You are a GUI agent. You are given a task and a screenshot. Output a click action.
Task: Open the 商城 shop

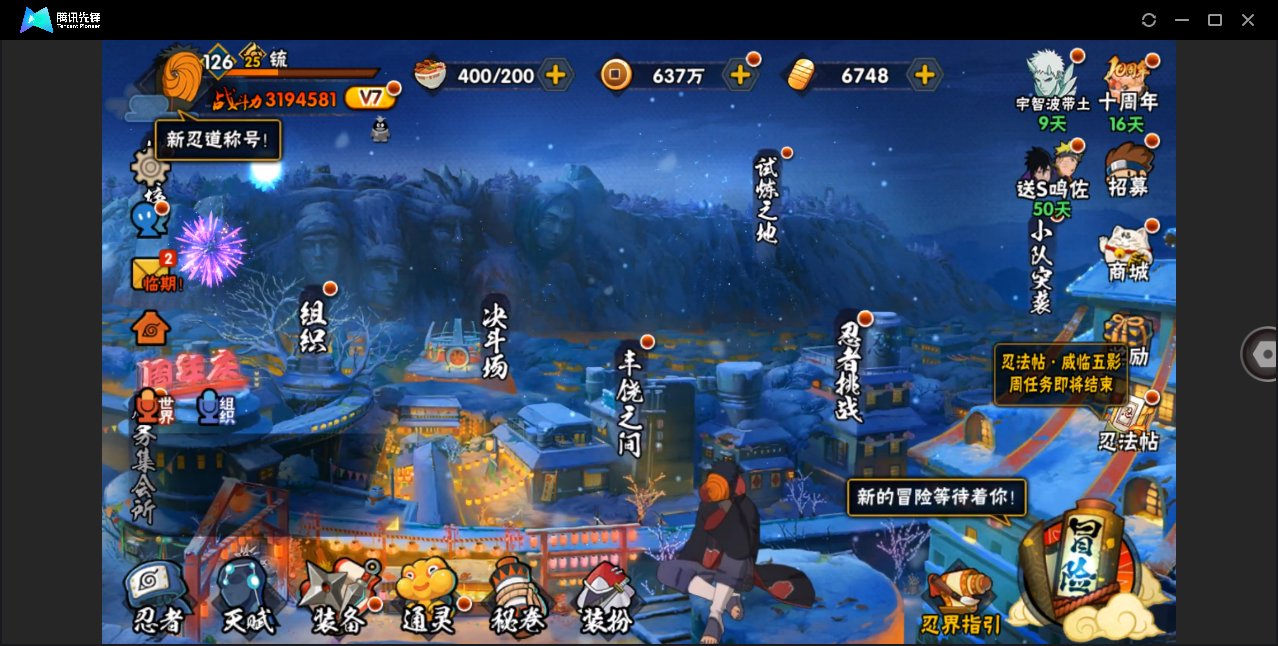(x=1128, y=253)
